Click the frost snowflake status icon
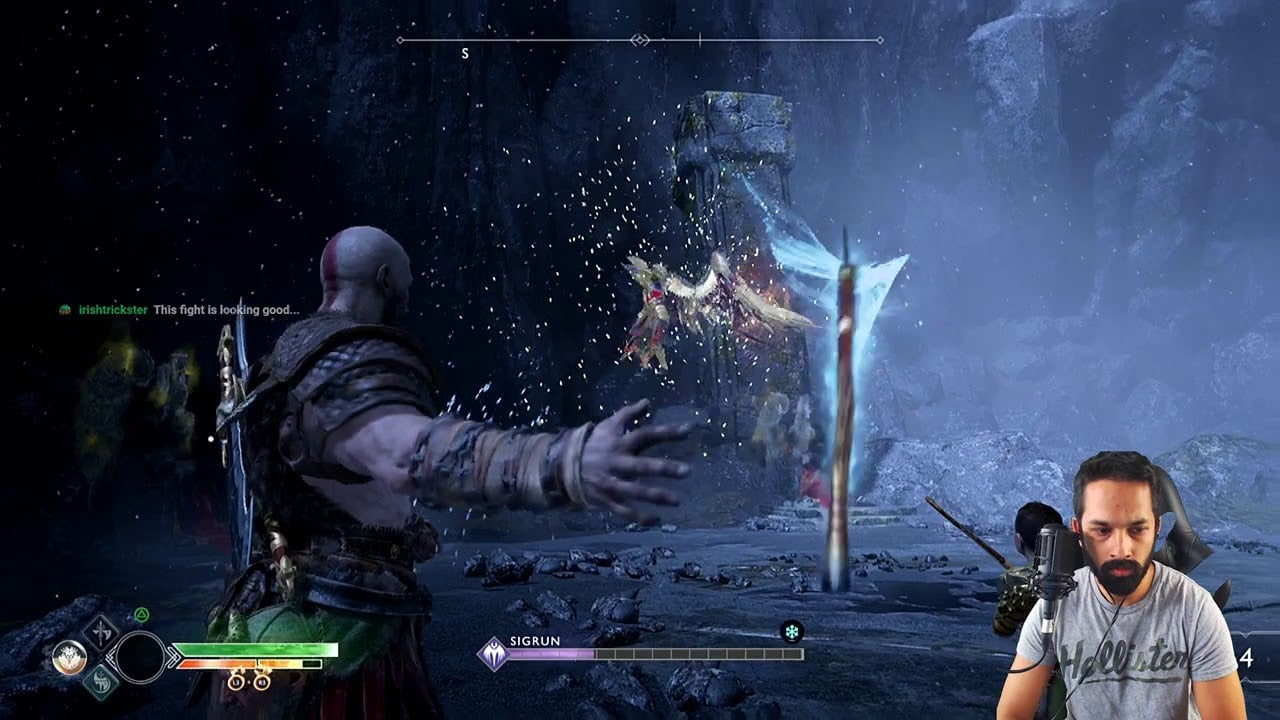This screenshot has height=720, width=1280. (x=792, y=631)
